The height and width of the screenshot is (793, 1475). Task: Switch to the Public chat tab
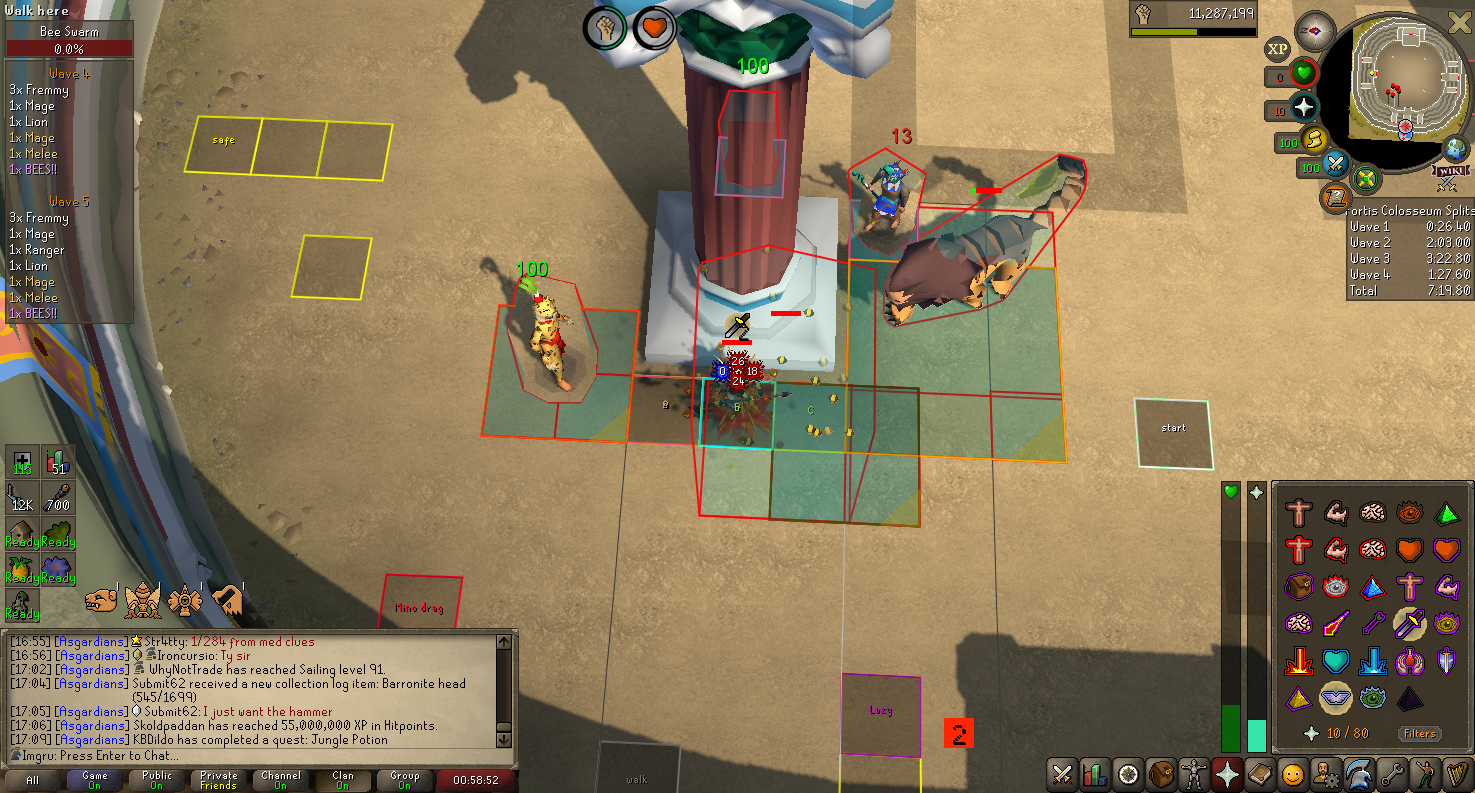tap(157, 780)
